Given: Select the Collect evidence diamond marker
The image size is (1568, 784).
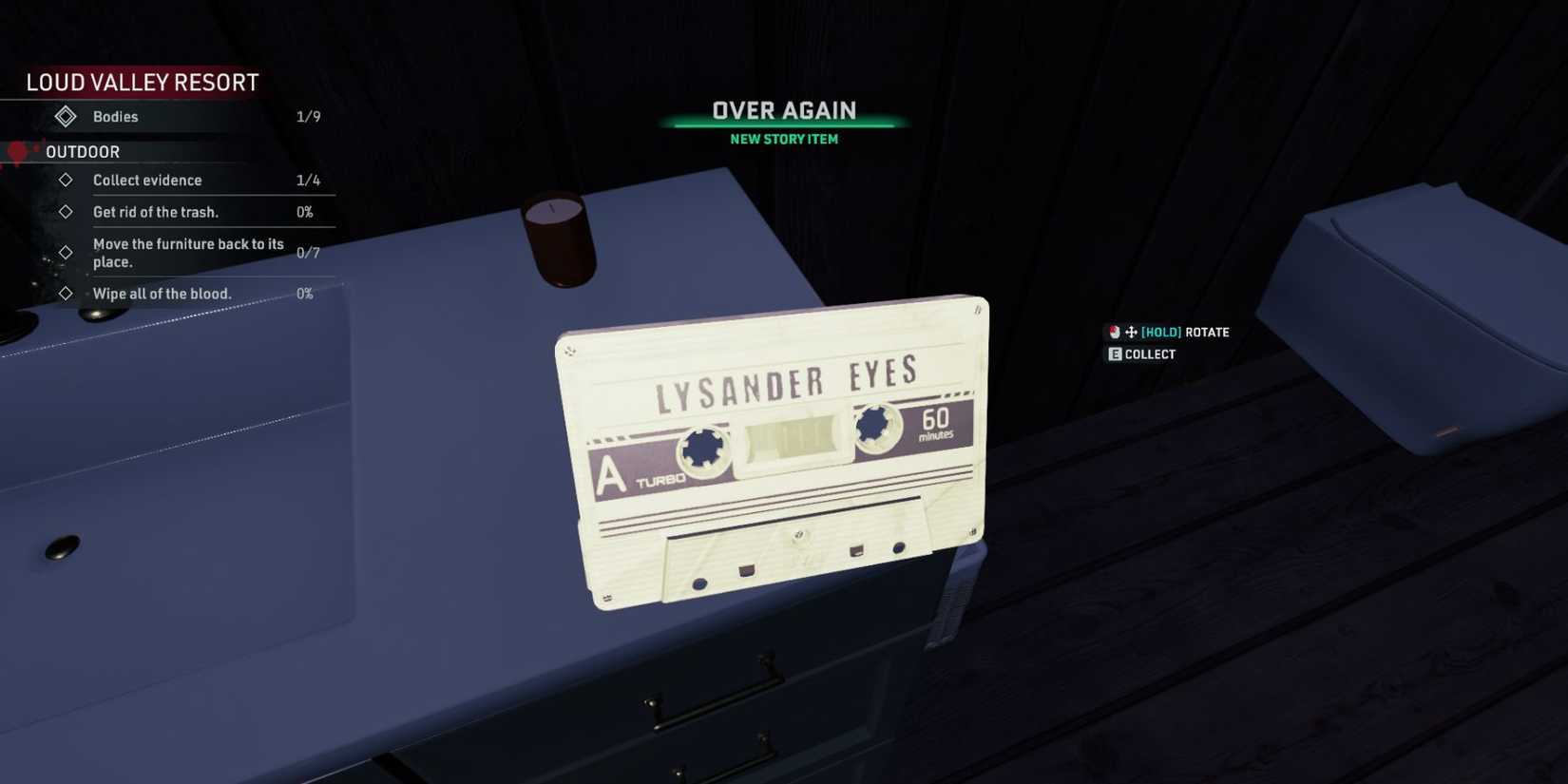Looking at the screenshot, I should click(x=65, y=180).
